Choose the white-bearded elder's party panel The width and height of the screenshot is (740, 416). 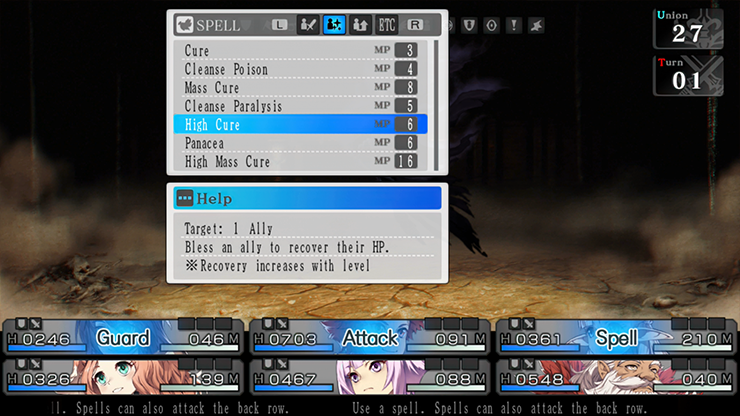616,381
